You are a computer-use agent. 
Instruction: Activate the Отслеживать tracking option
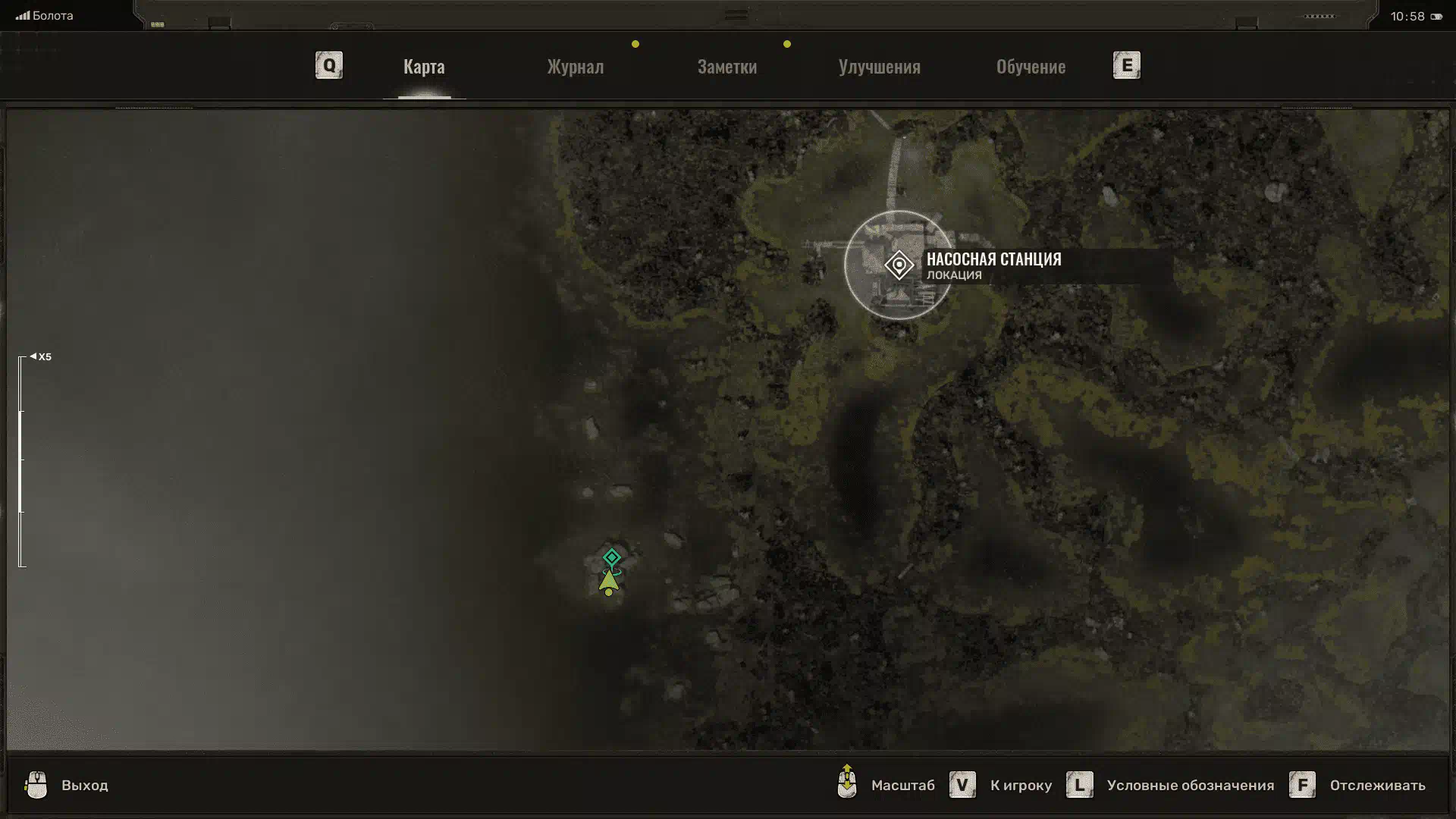[x=1376, y=785]
